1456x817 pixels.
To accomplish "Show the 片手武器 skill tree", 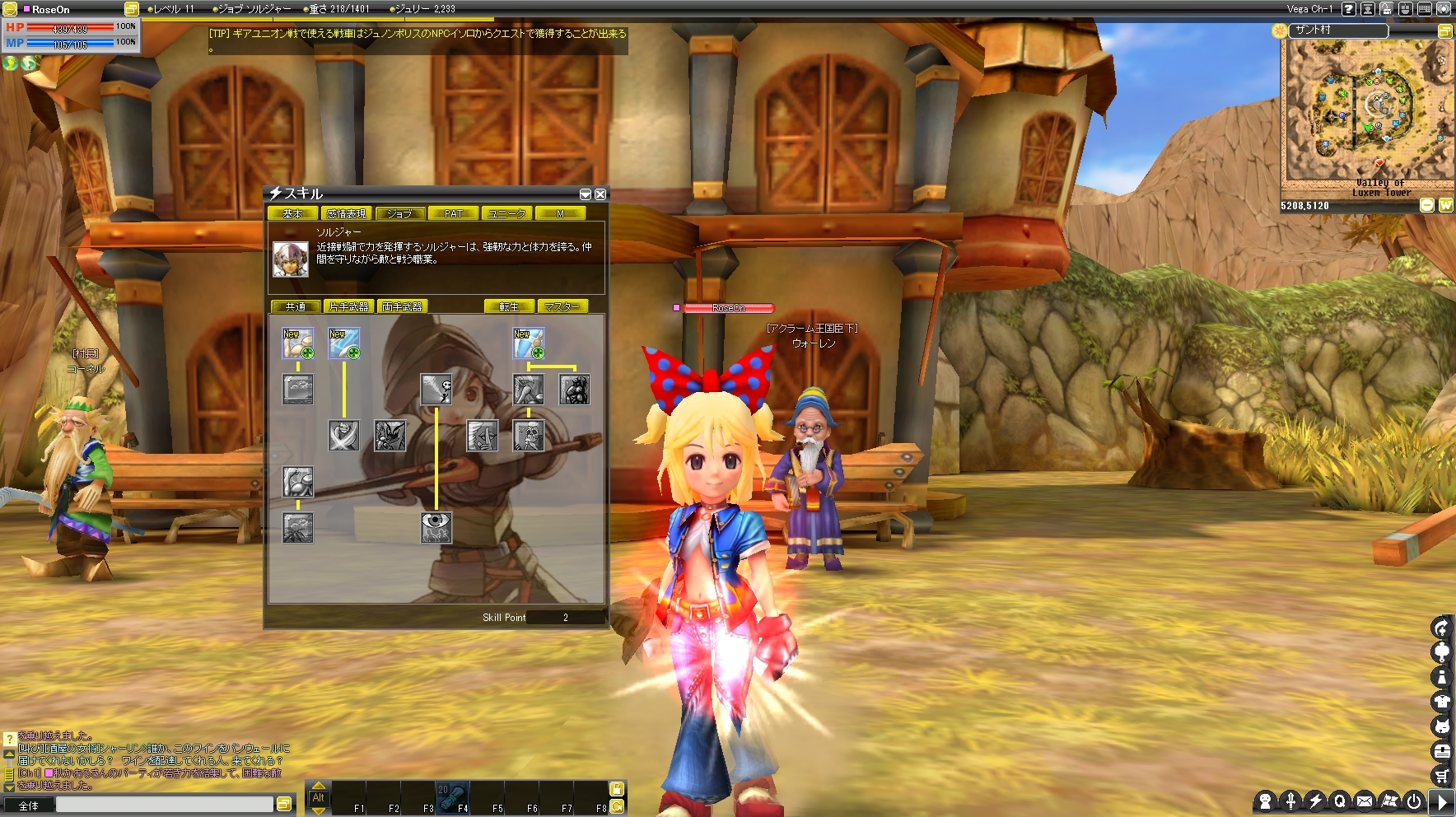I will click(348, 306).
